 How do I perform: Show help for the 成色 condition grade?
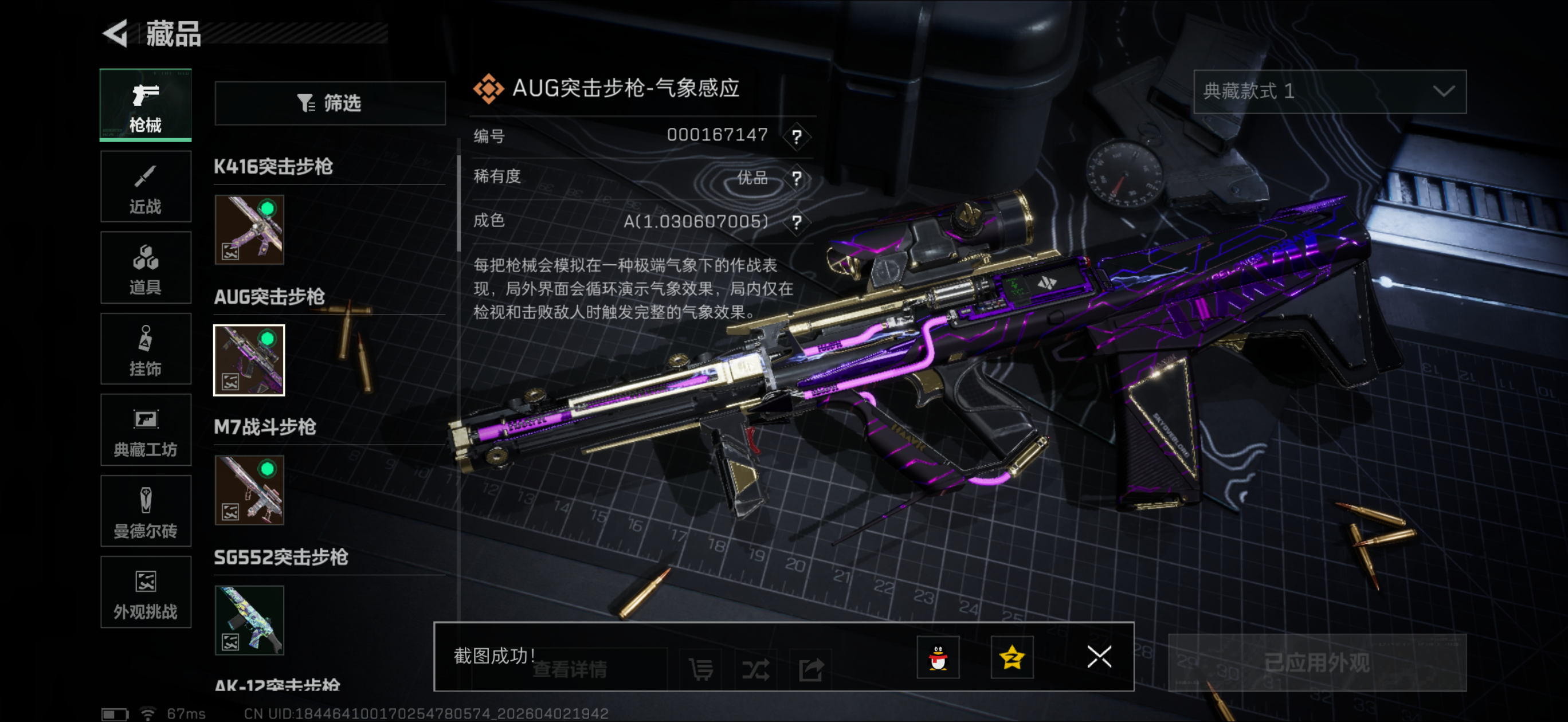pos(796,222)
